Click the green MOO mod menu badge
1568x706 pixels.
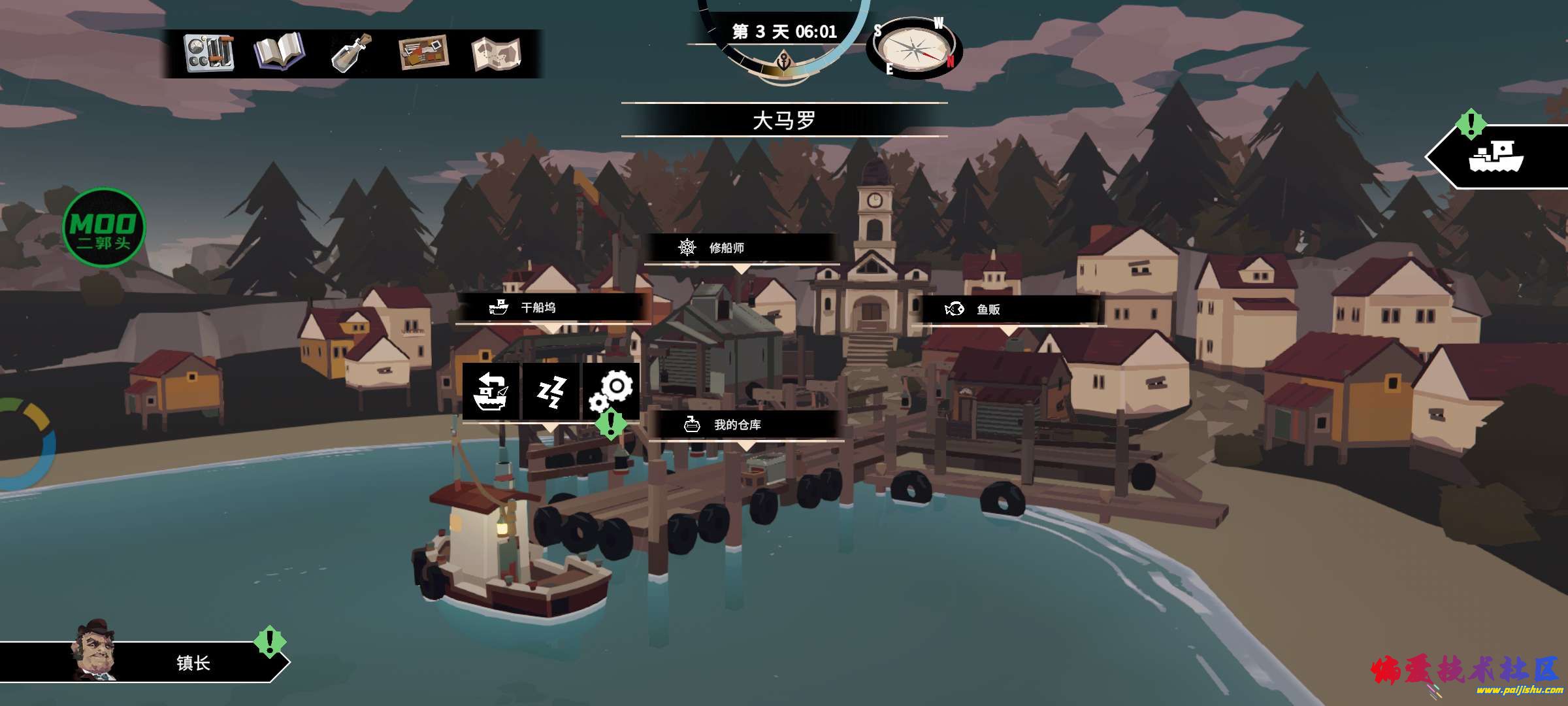coord(104,227)
